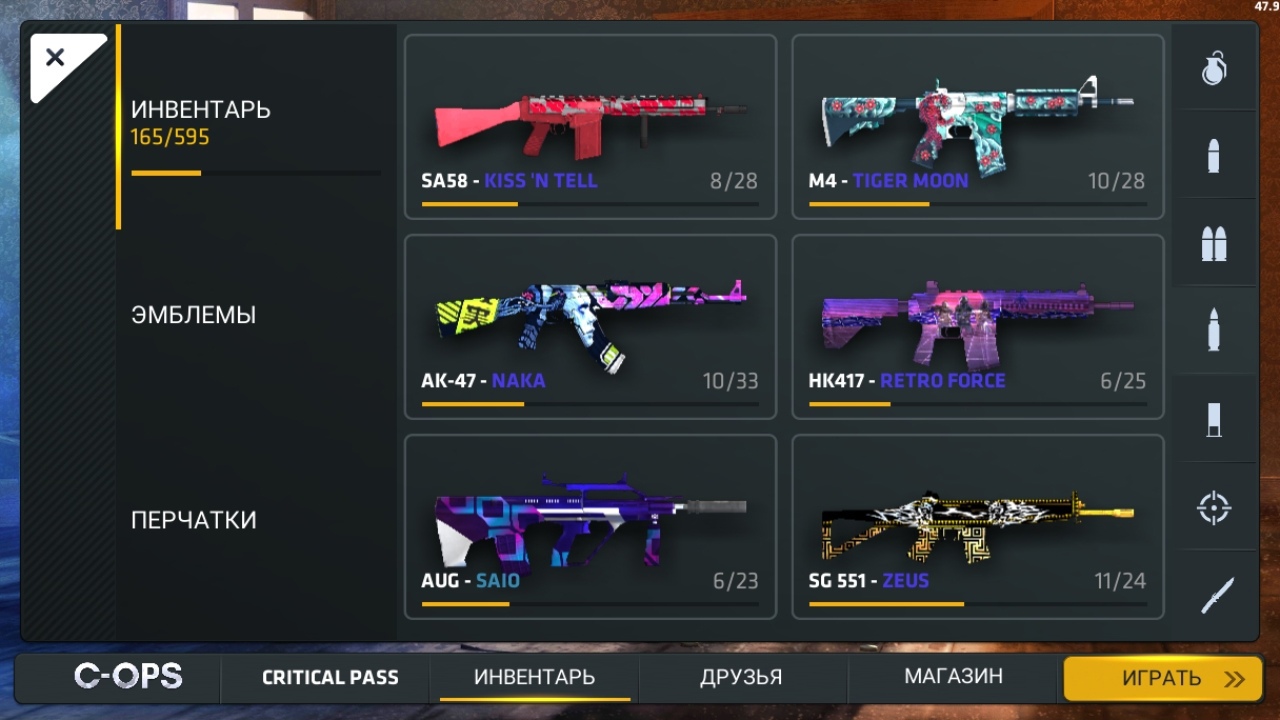The image size is (1280, 720).
Task: Filter by the knife icon
Action: coord(1214,596)
